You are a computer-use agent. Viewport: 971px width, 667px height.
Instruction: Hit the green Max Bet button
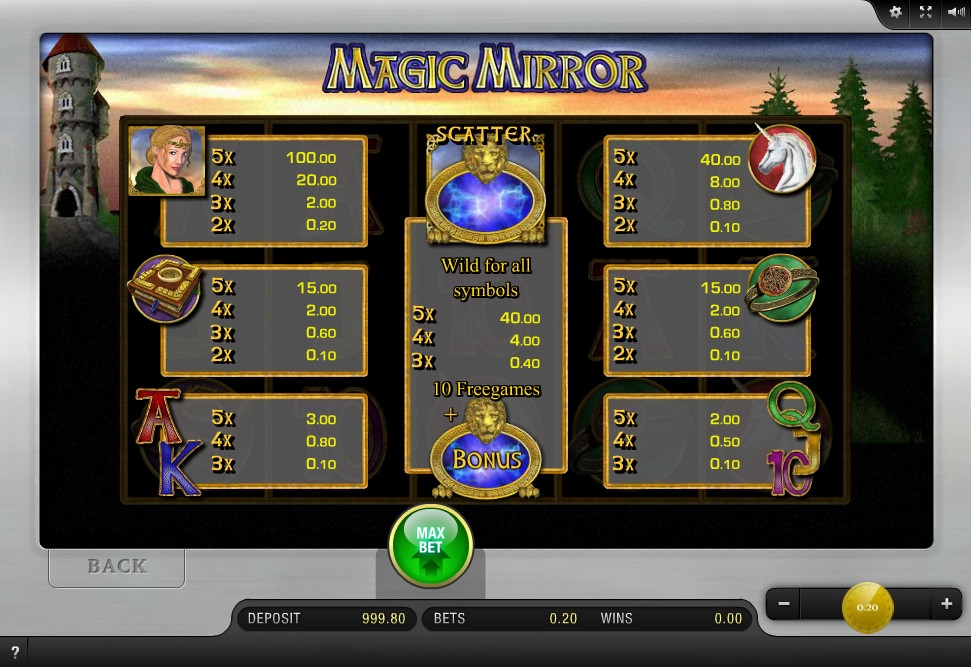(x=430, y=546)
